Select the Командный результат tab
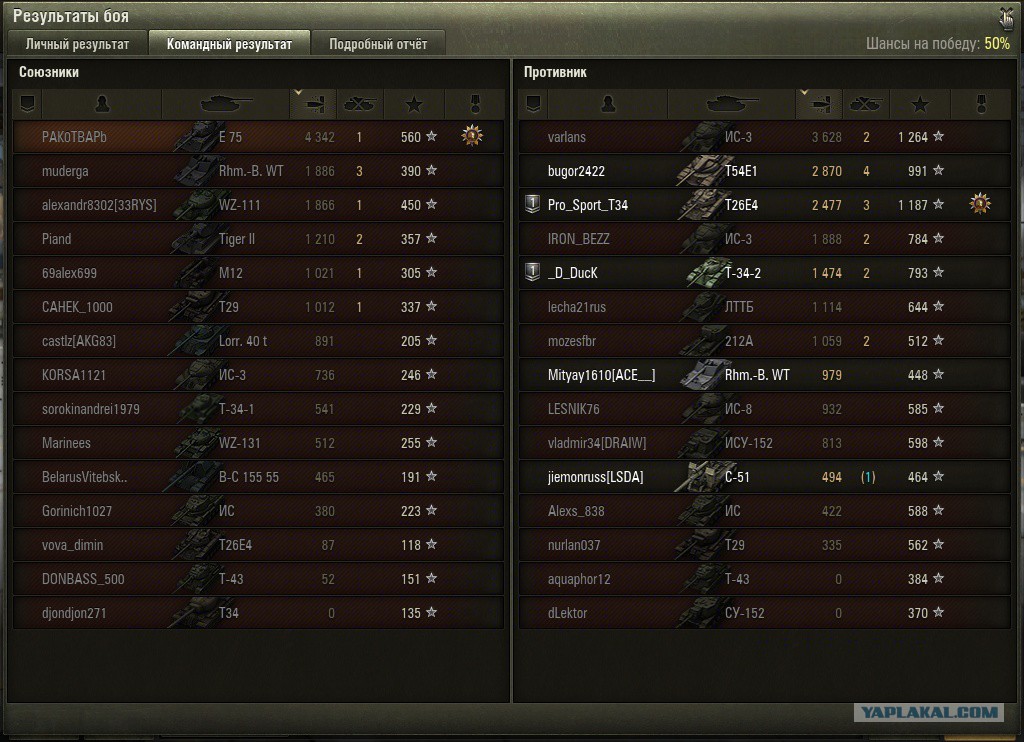1024x742 pixels. click(229, 44)
